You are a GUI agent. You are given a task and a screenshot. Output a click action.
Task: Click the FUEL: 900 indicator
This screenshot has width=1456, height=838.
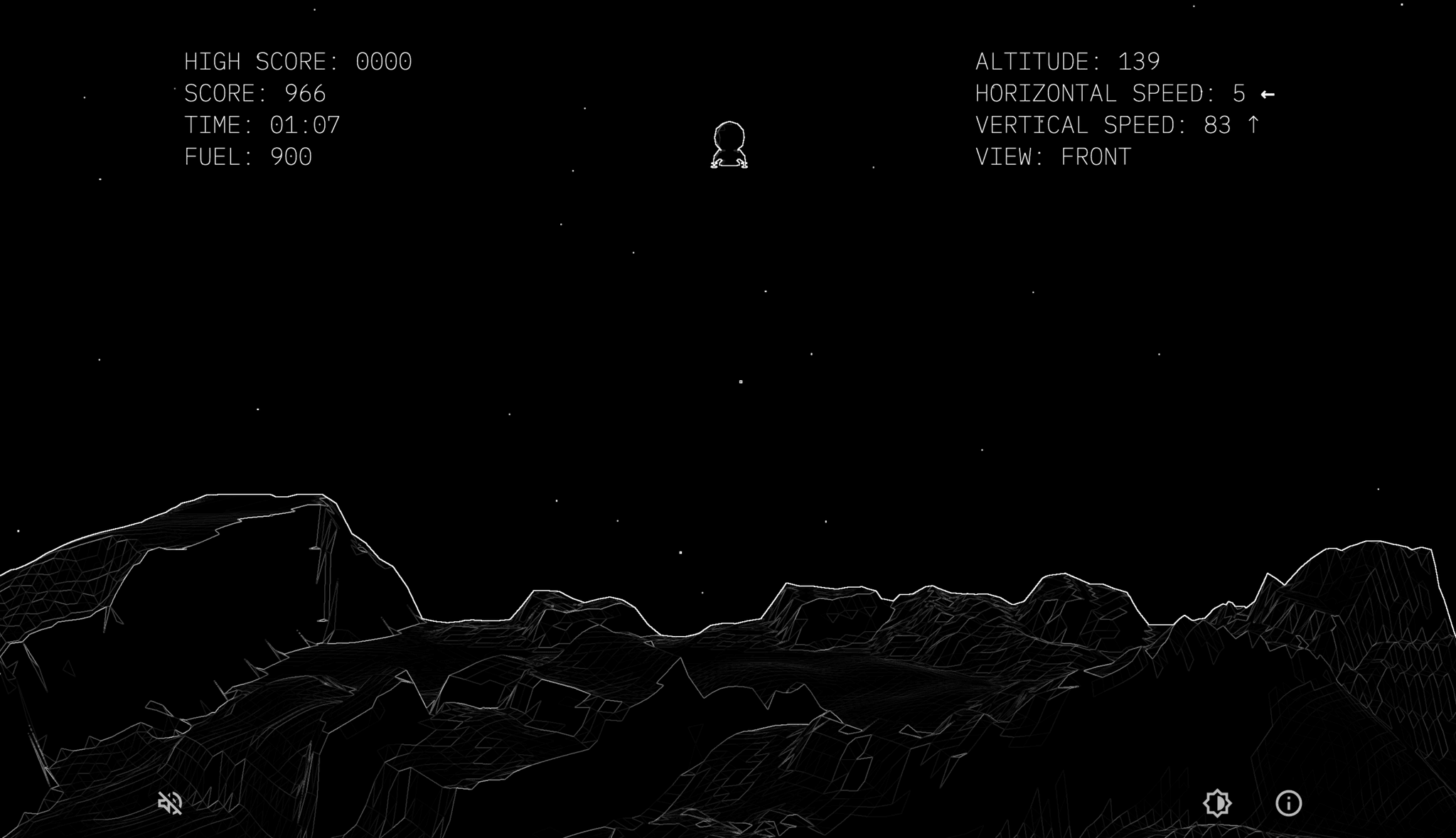tap(248, 157)
